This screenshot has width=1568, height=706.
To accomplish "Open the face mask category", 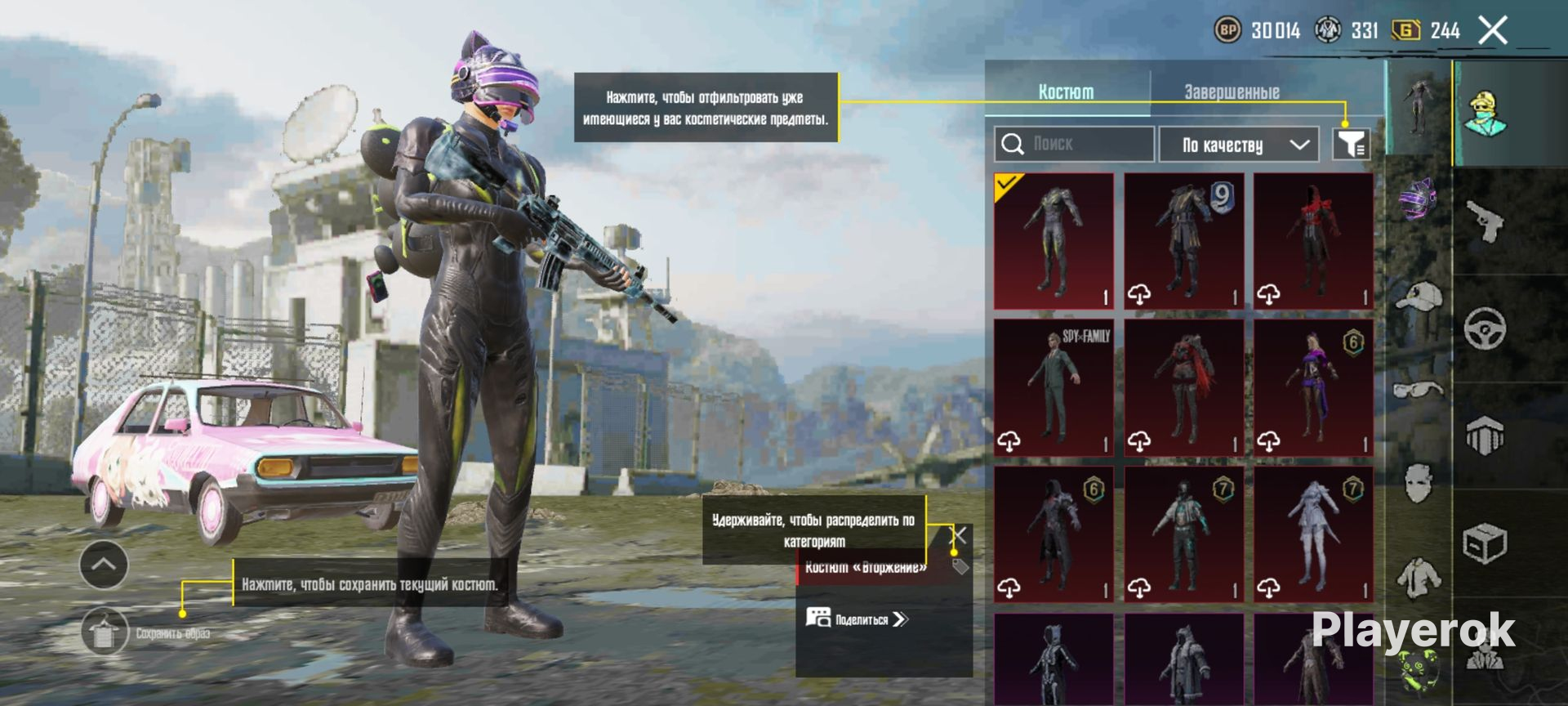I will coord(1419,482).
